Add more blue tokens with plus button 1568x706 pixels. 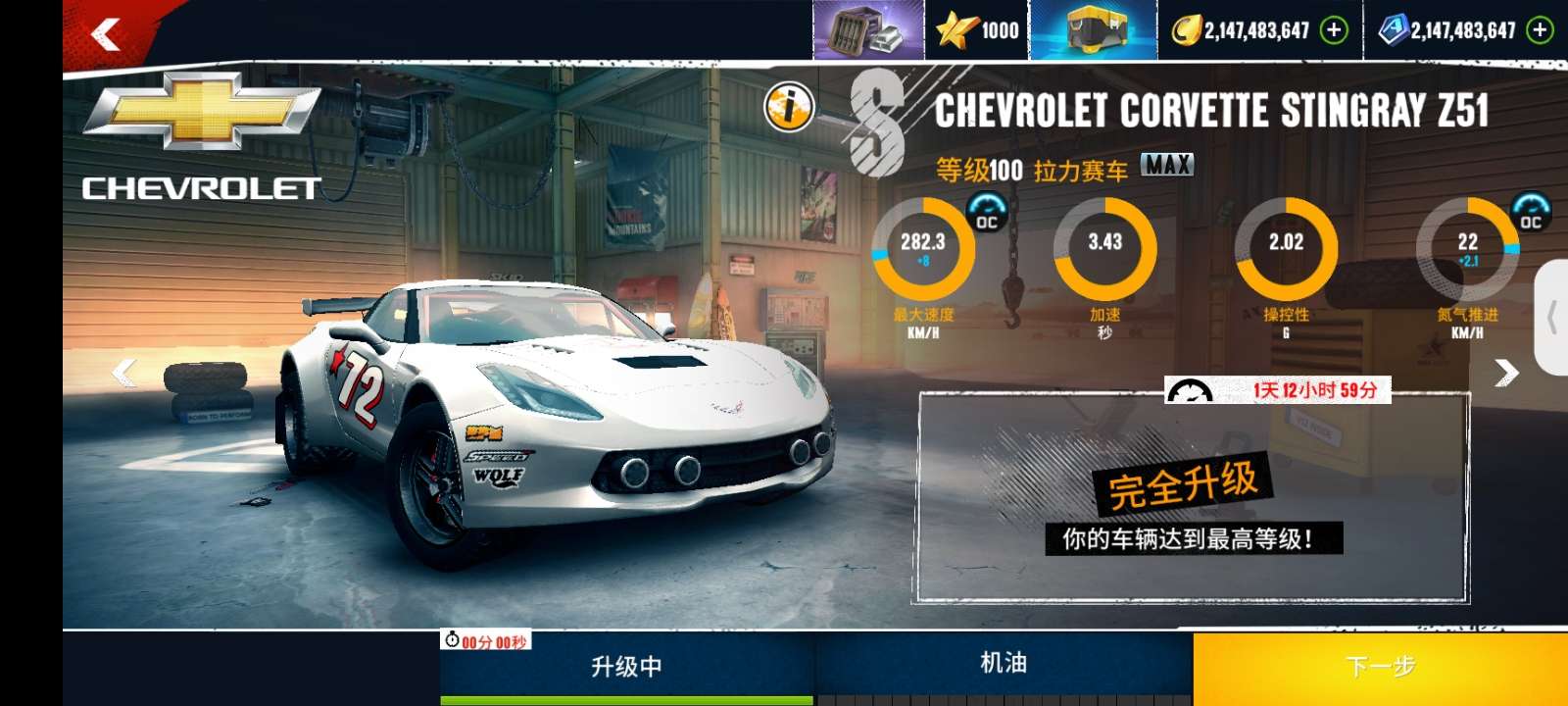1541,30
